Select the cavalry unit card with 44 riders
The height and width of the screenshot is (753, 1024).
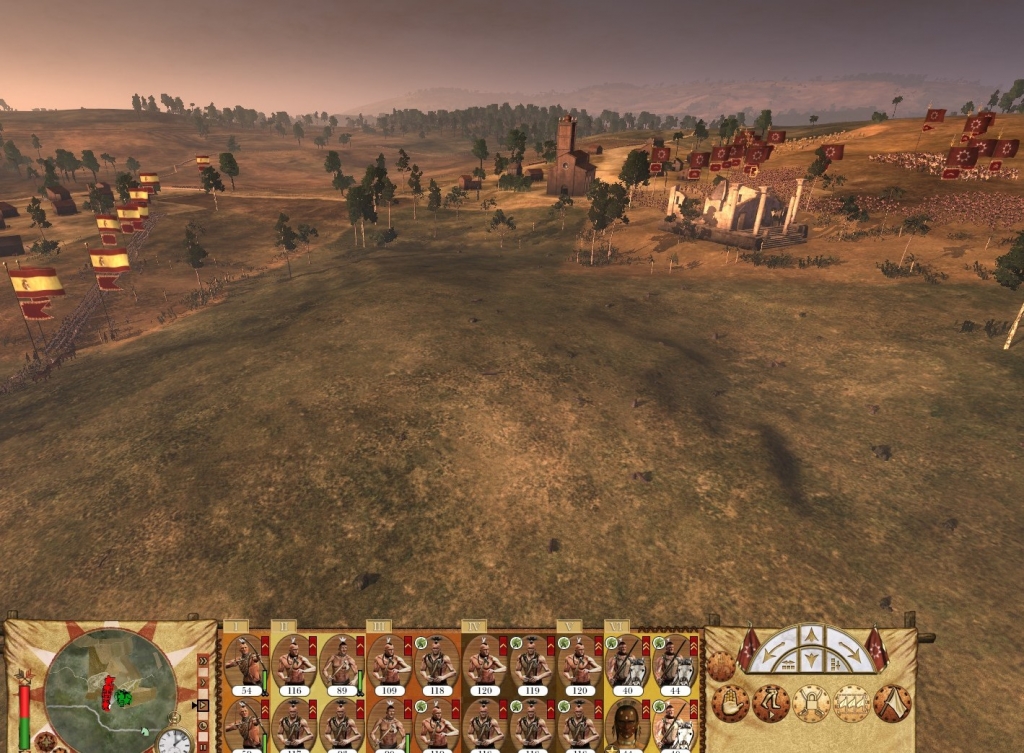pos(674,664)
